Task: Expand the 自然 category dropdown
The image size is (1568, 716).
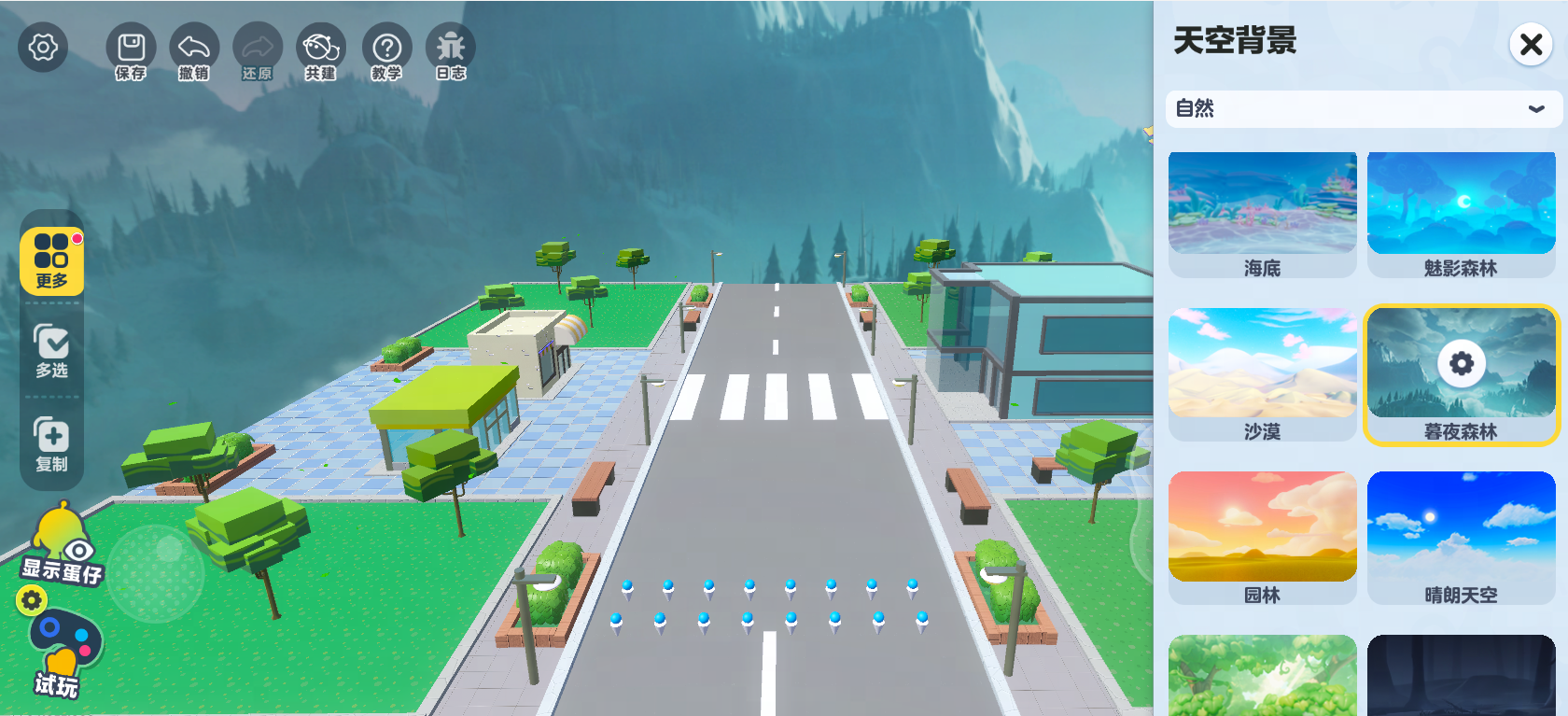Action: pyautogui.click(x=1364, y=109)
